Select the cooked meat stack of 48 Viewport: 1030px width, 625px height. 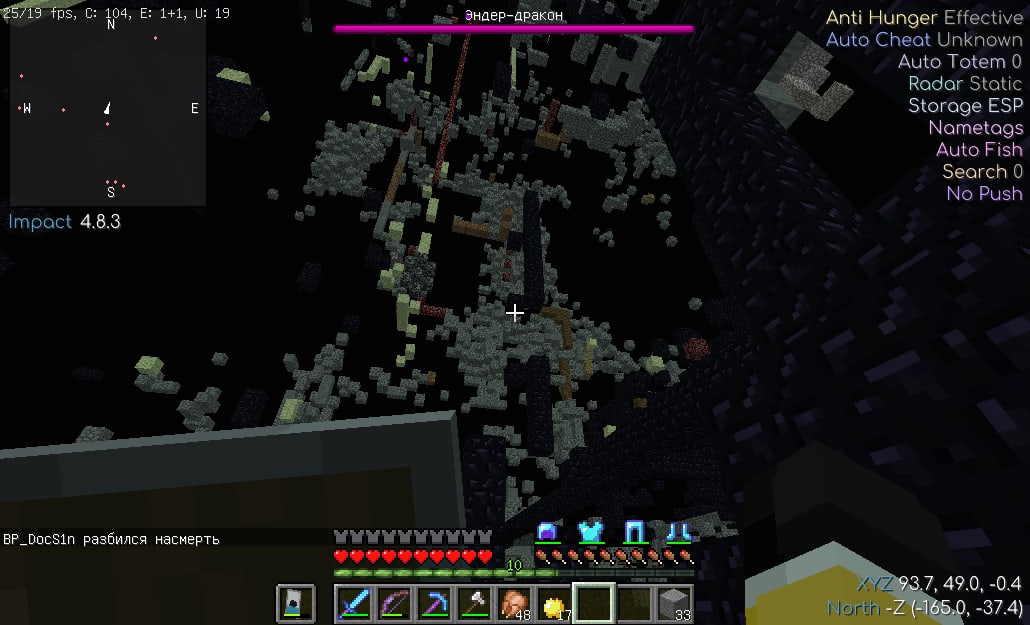(514, 604)
